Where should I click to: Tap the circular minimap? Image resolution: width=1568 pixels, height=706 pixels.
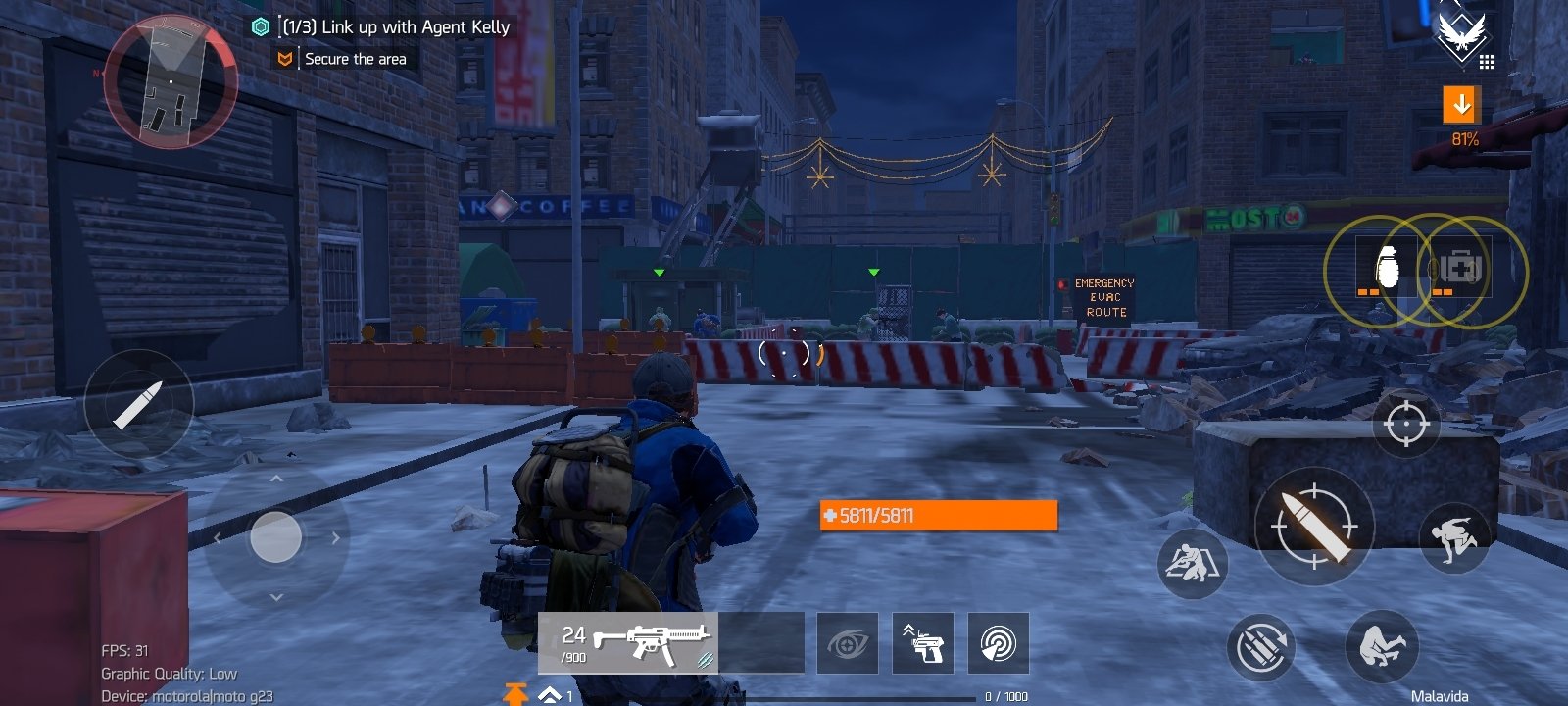pos(171,82)
